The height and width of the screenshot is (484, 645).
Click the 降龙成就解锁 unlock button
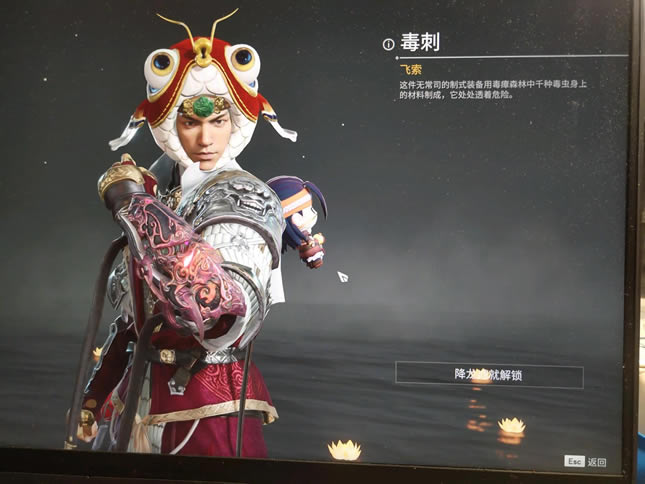pyautogui.click(x=489, y=375)
